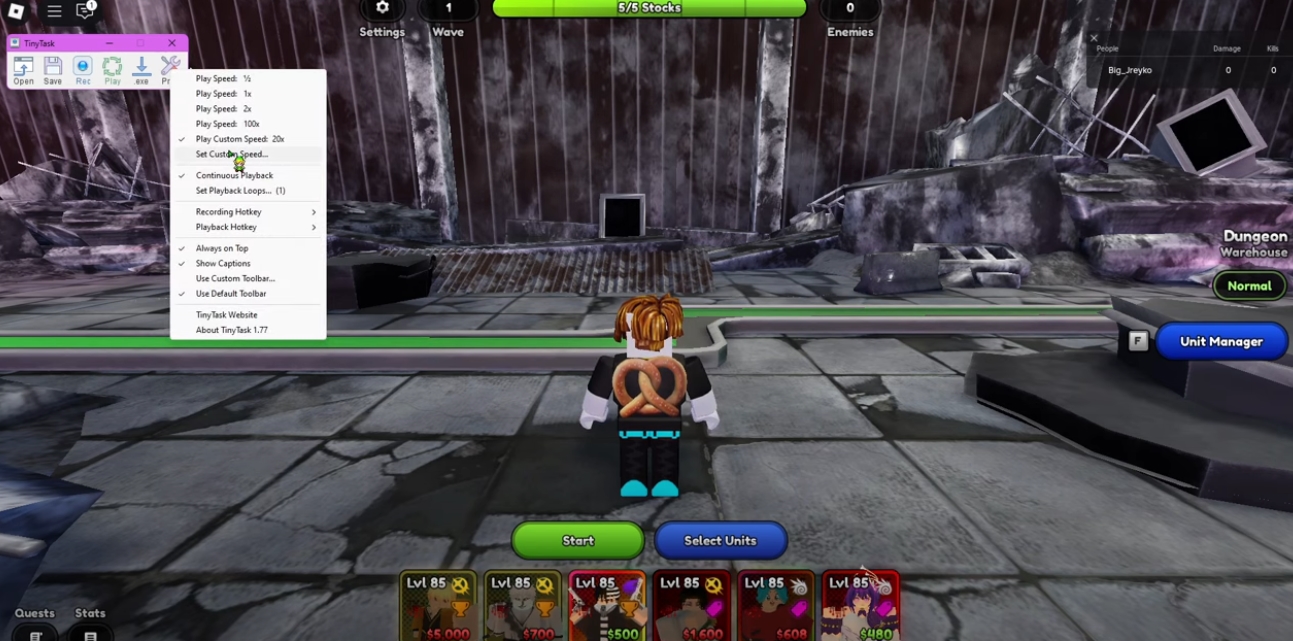
Task: Close the TinyTask window
Action: click(172, 43)
